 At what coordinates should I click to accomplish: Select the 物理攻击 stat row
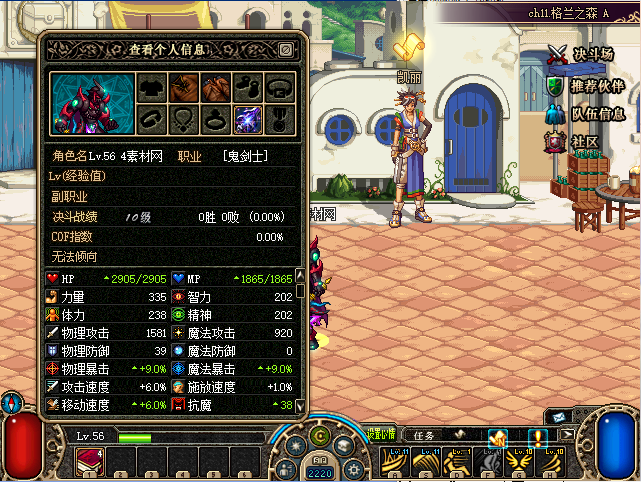(108, 333)
